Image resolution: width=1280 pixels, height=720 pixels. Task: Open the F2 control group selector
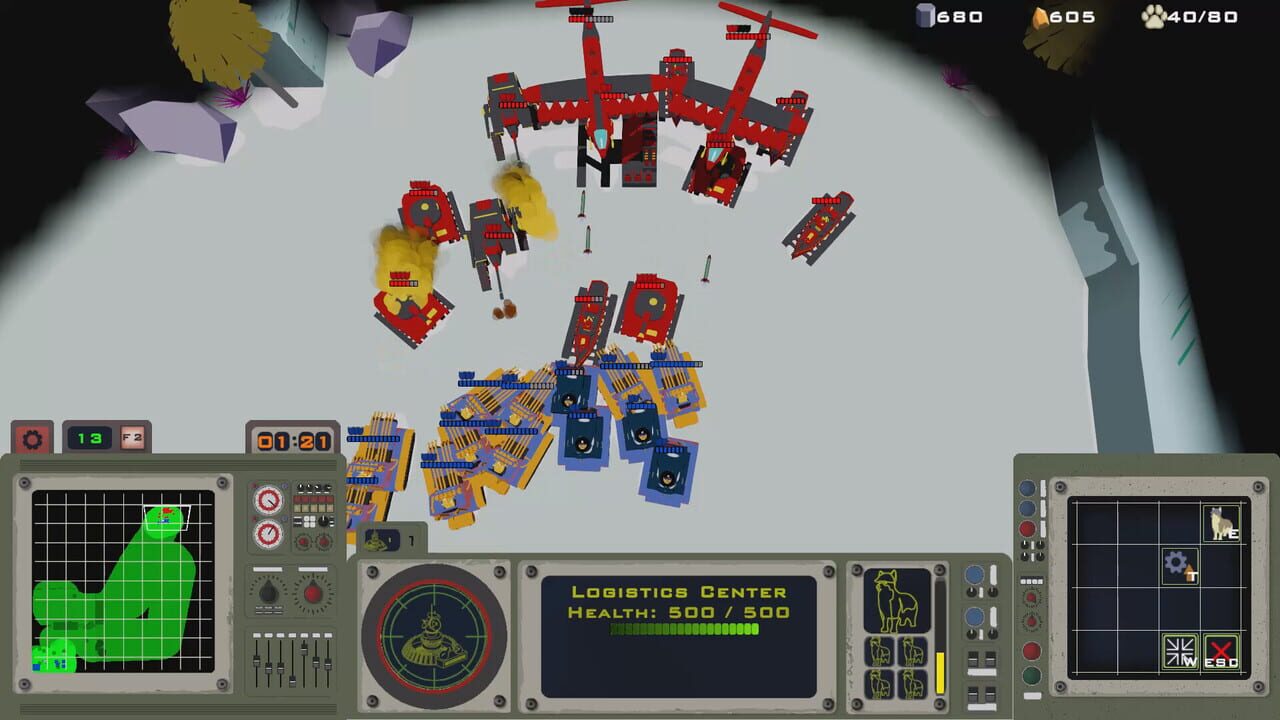[x=130, y=439]
